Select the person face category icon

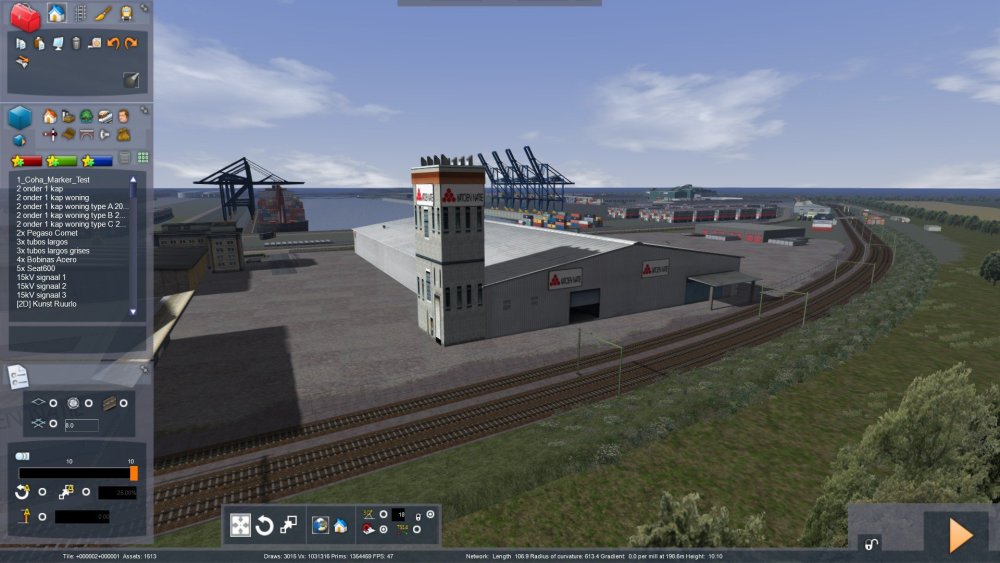click(123, 116)
